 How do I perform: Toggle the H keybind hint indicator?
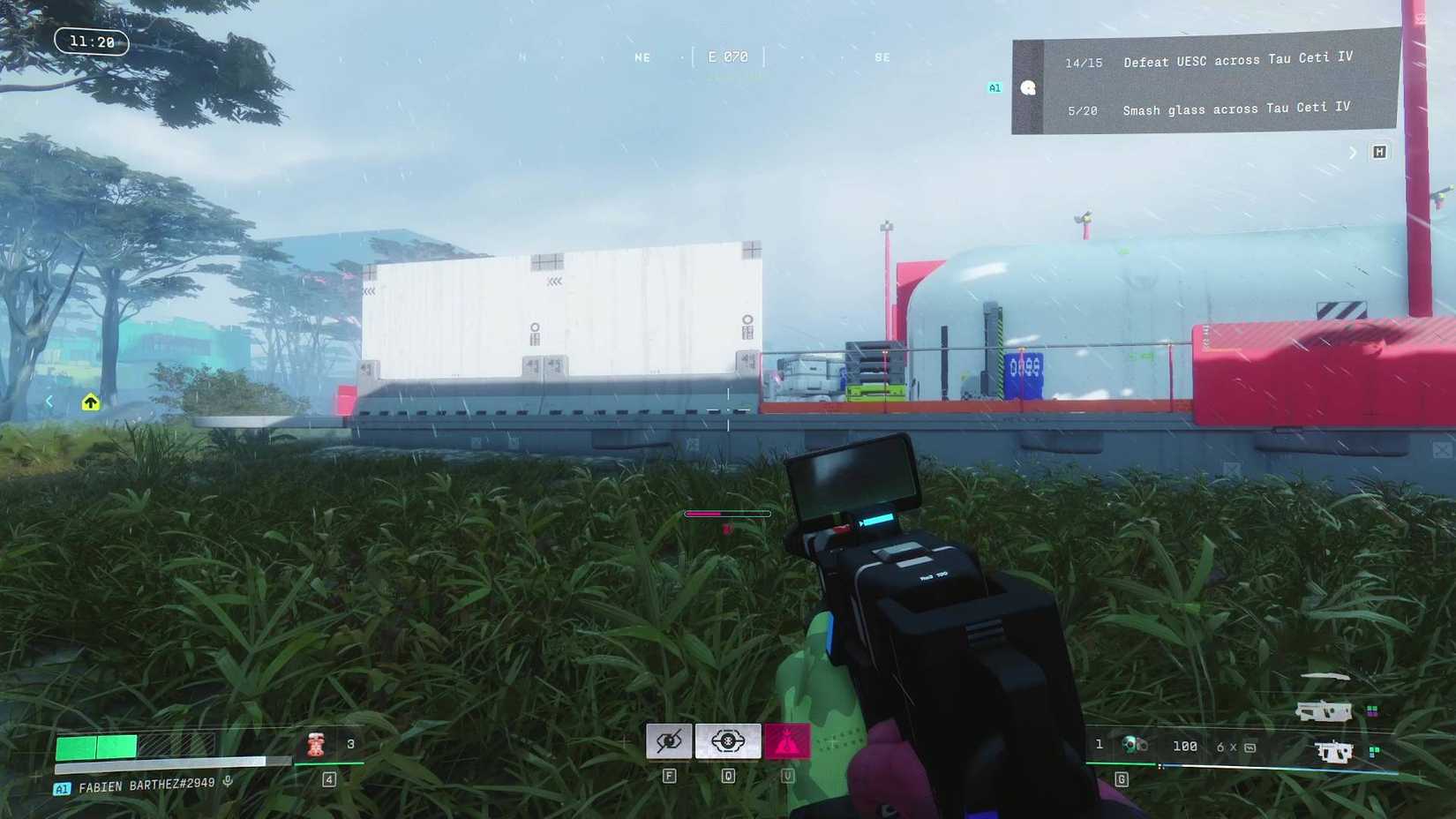tap(1378, 152)
